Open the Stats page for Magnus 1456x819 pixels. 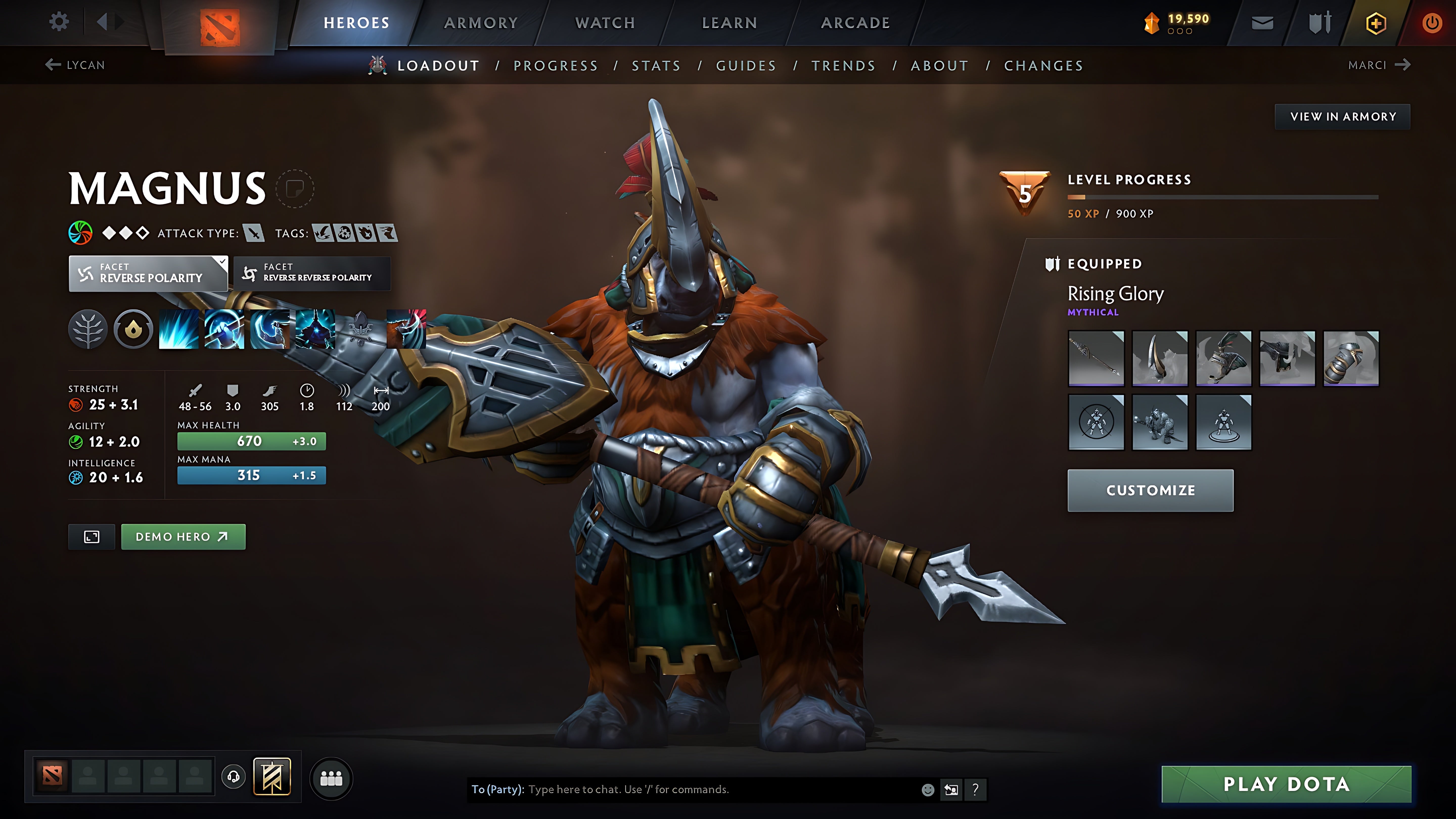click(657, 65)
